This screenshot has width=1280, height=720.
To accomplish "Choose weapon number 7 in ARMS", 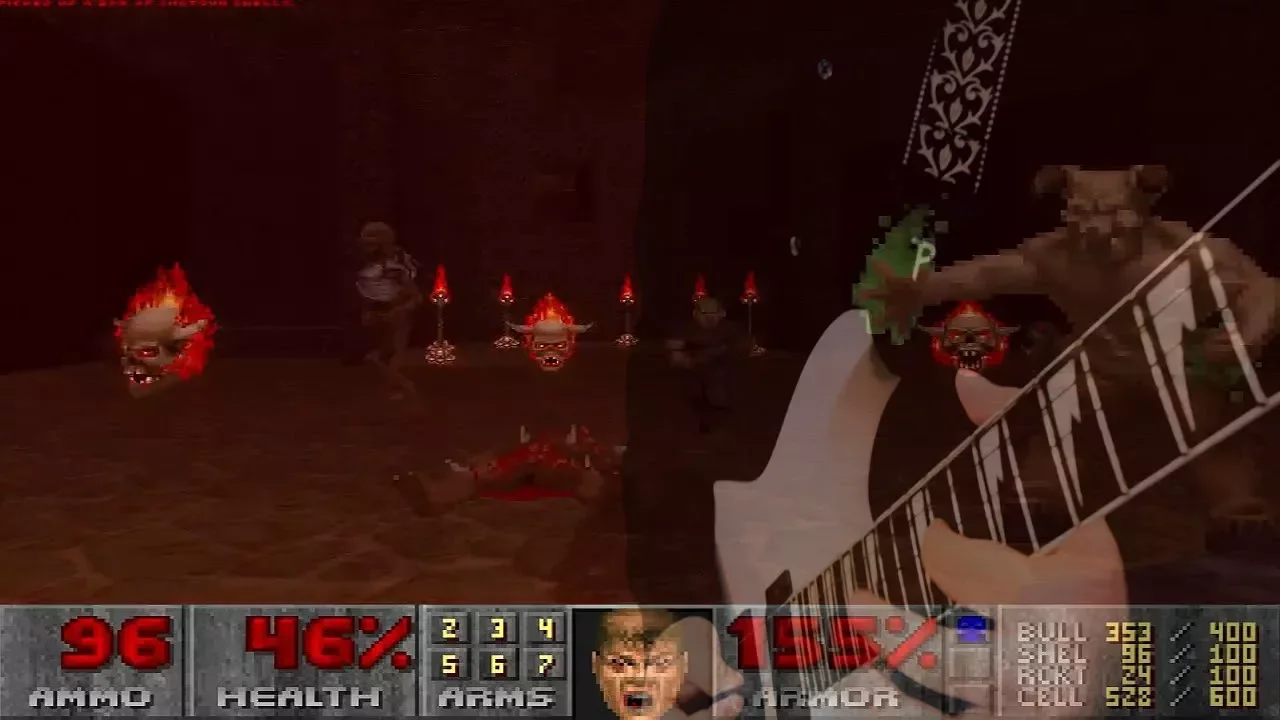I will click(545, 664).
